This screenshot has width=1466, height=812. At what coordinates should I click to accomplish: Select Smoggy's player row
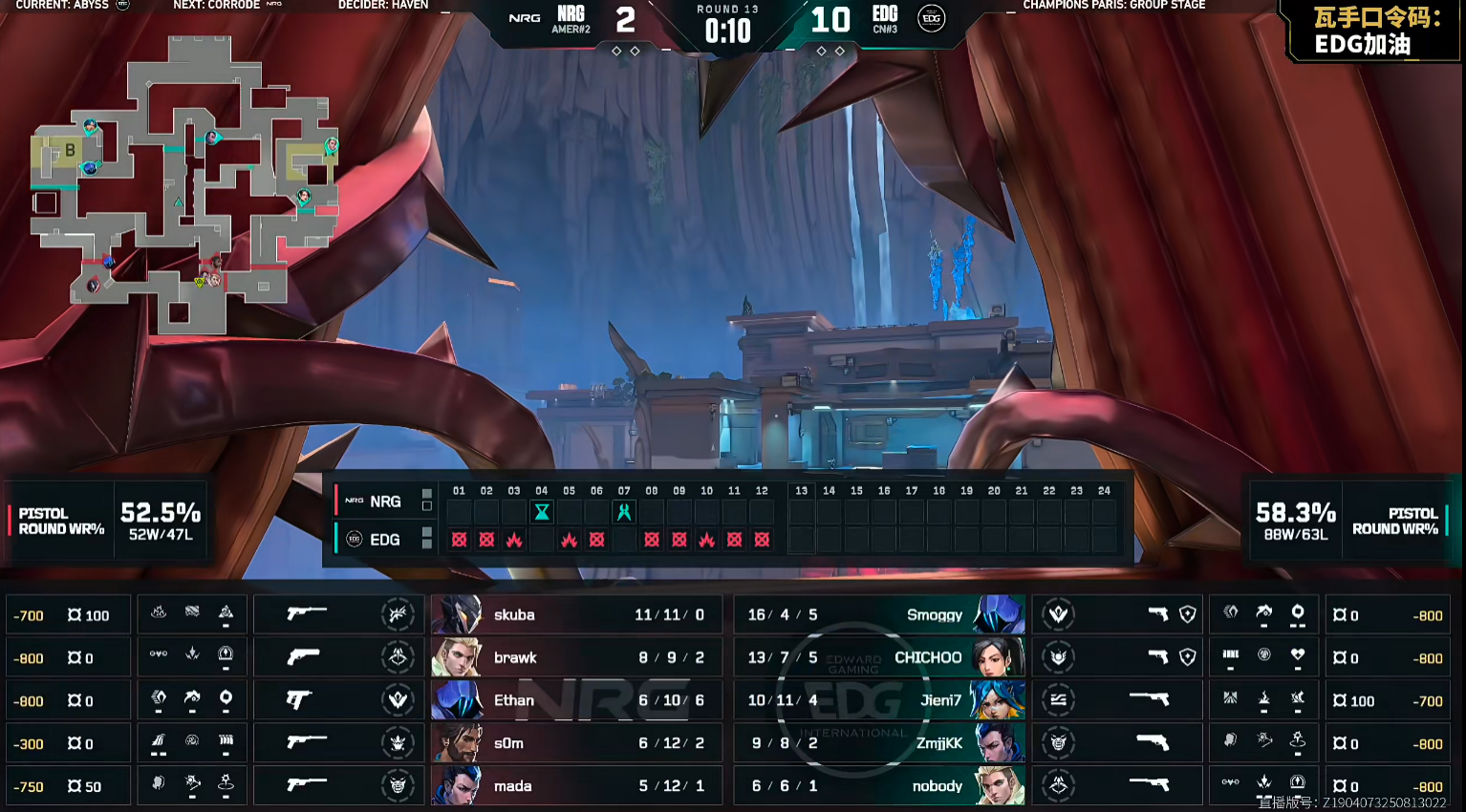(879, 614)
